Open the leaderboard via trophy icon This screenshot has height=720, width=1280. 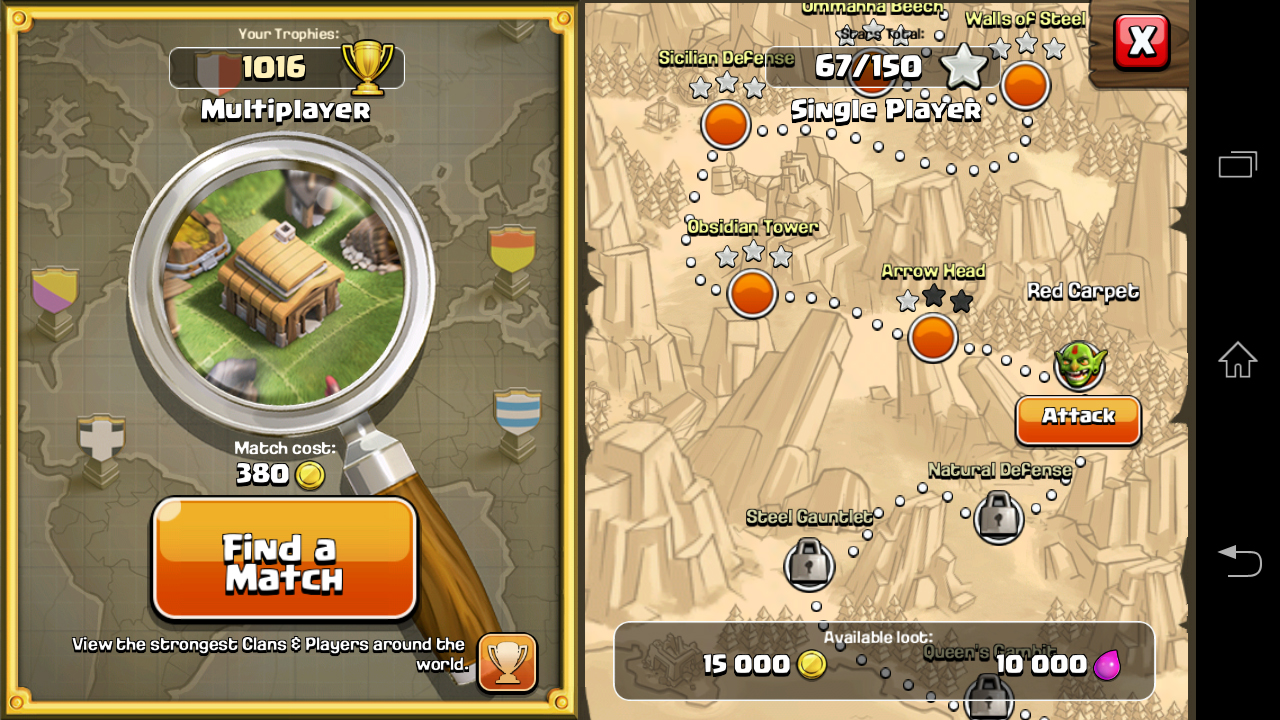(506, 662)
